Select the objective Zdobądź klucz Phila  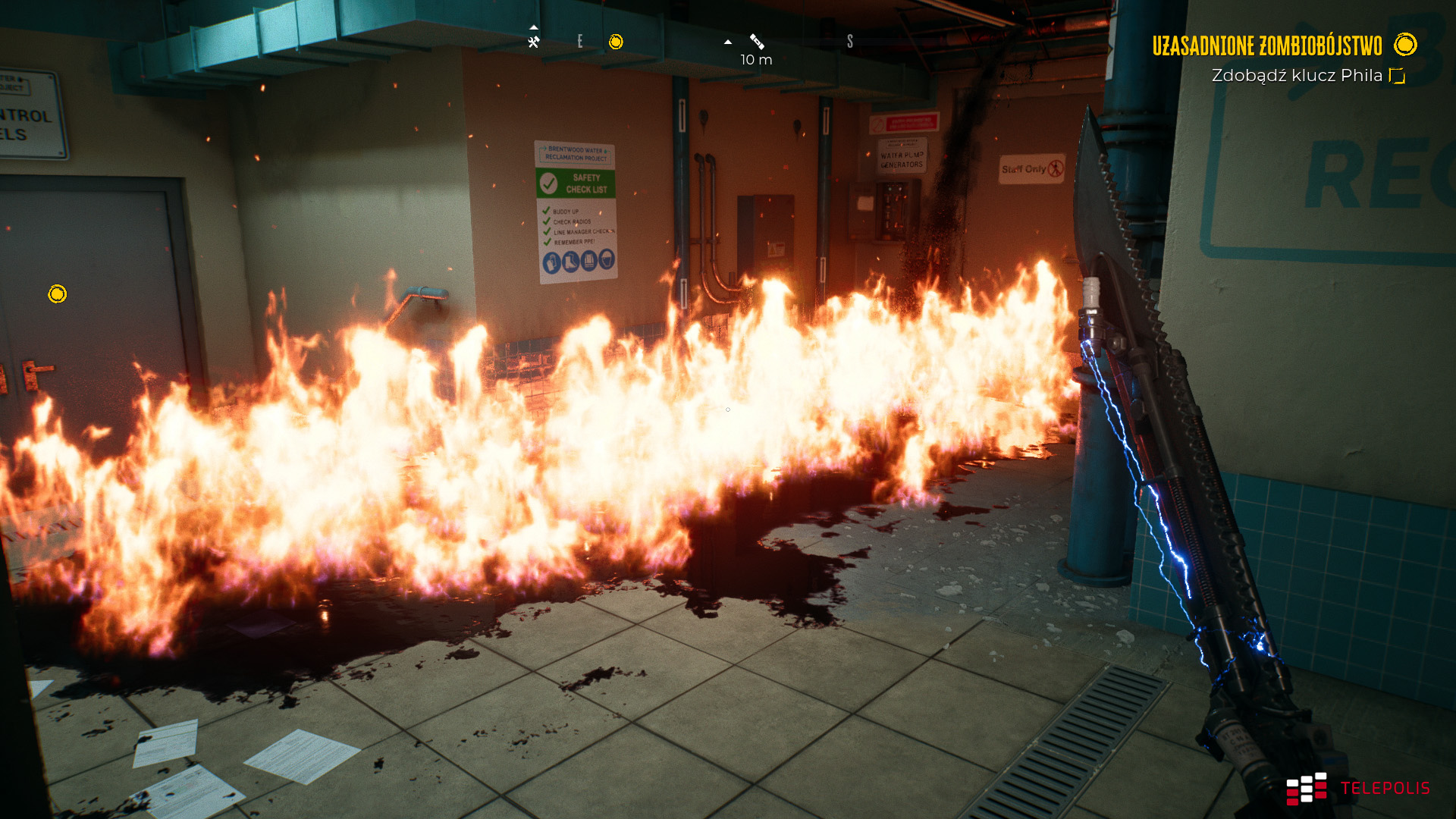(1297, 76)
